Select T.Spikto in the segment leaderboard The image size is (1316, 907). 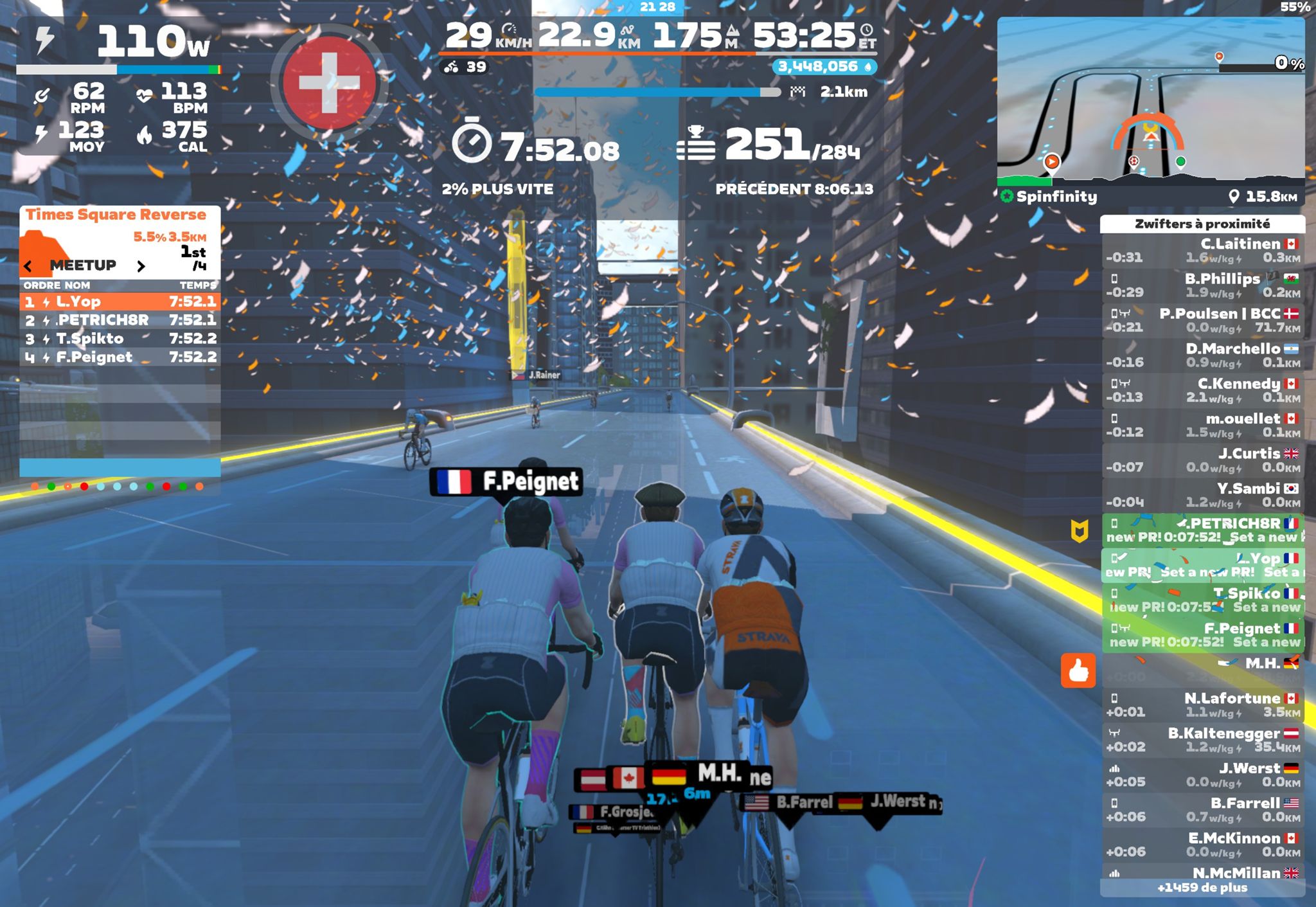(x=120, y=339)
